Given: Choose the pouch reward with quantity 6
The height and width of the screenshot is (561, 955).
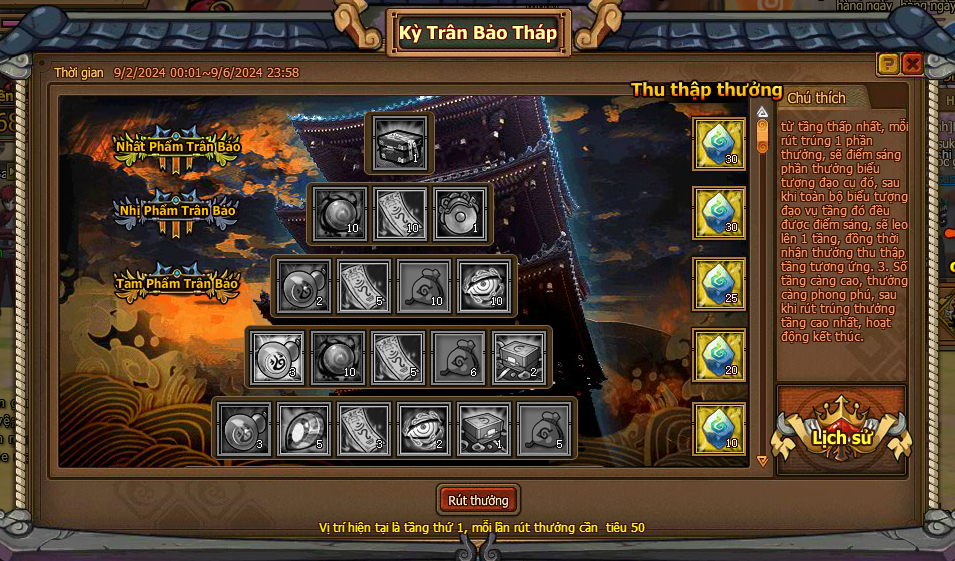Looking at the screenshot, I should [459, 357].
